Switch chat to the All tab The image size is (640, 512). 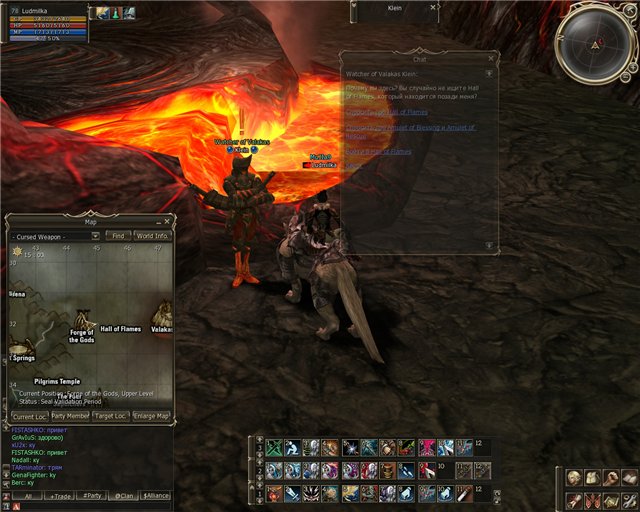tap(27, 496)
